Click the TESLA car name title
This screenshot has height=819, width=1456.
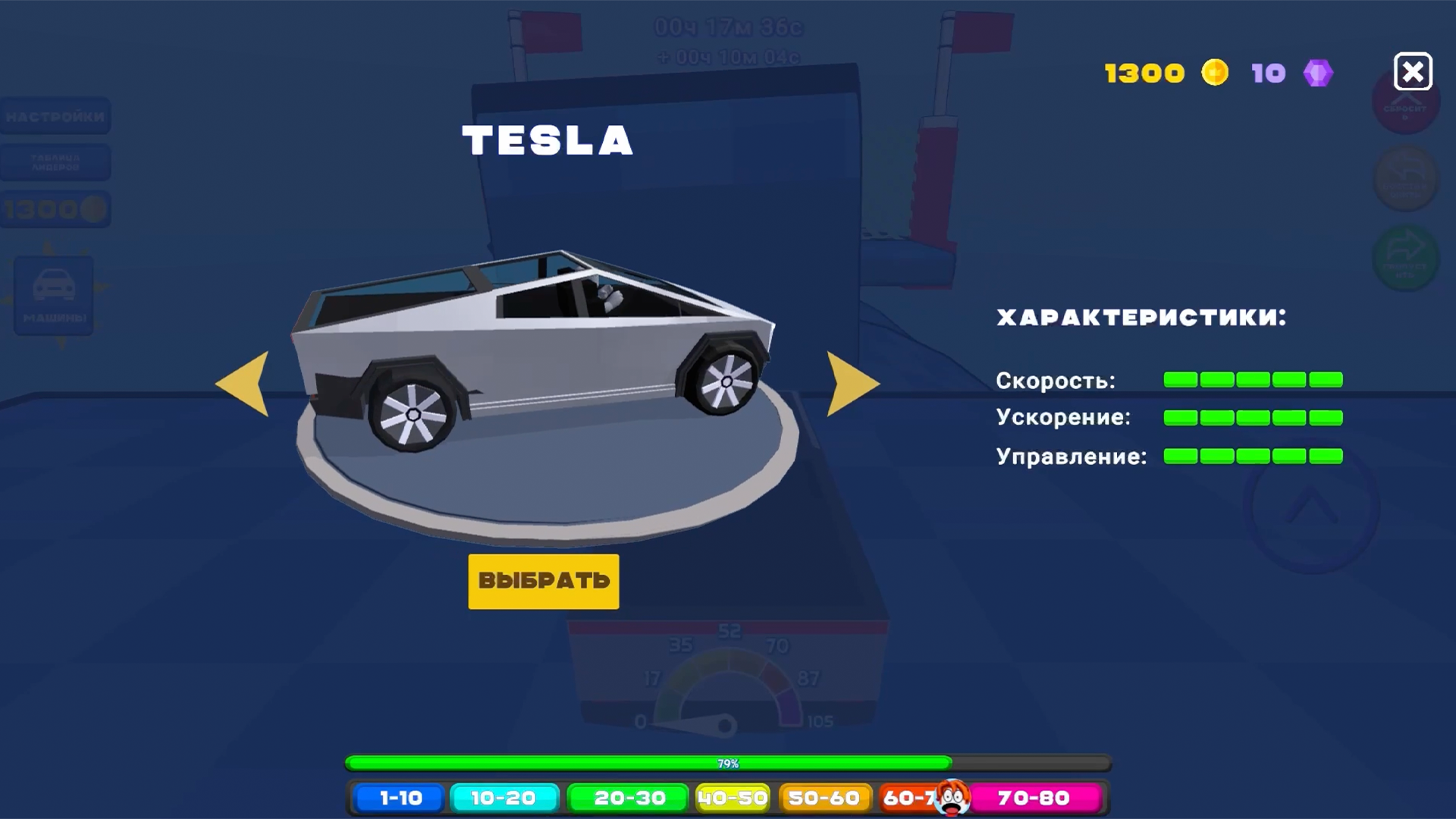tap(548, 140)
